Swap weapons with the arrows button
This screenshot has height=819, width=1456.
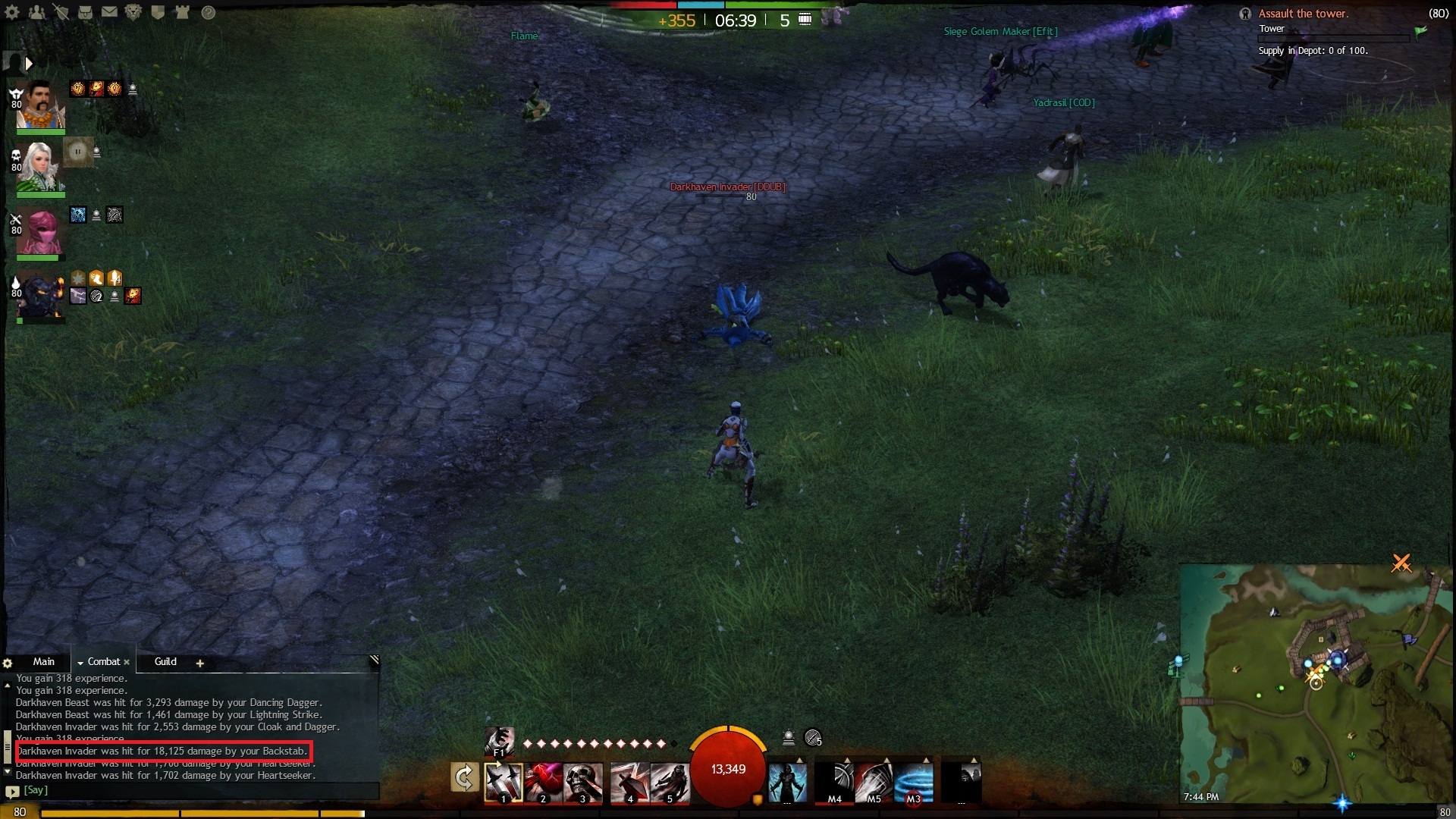click(464, 778)
